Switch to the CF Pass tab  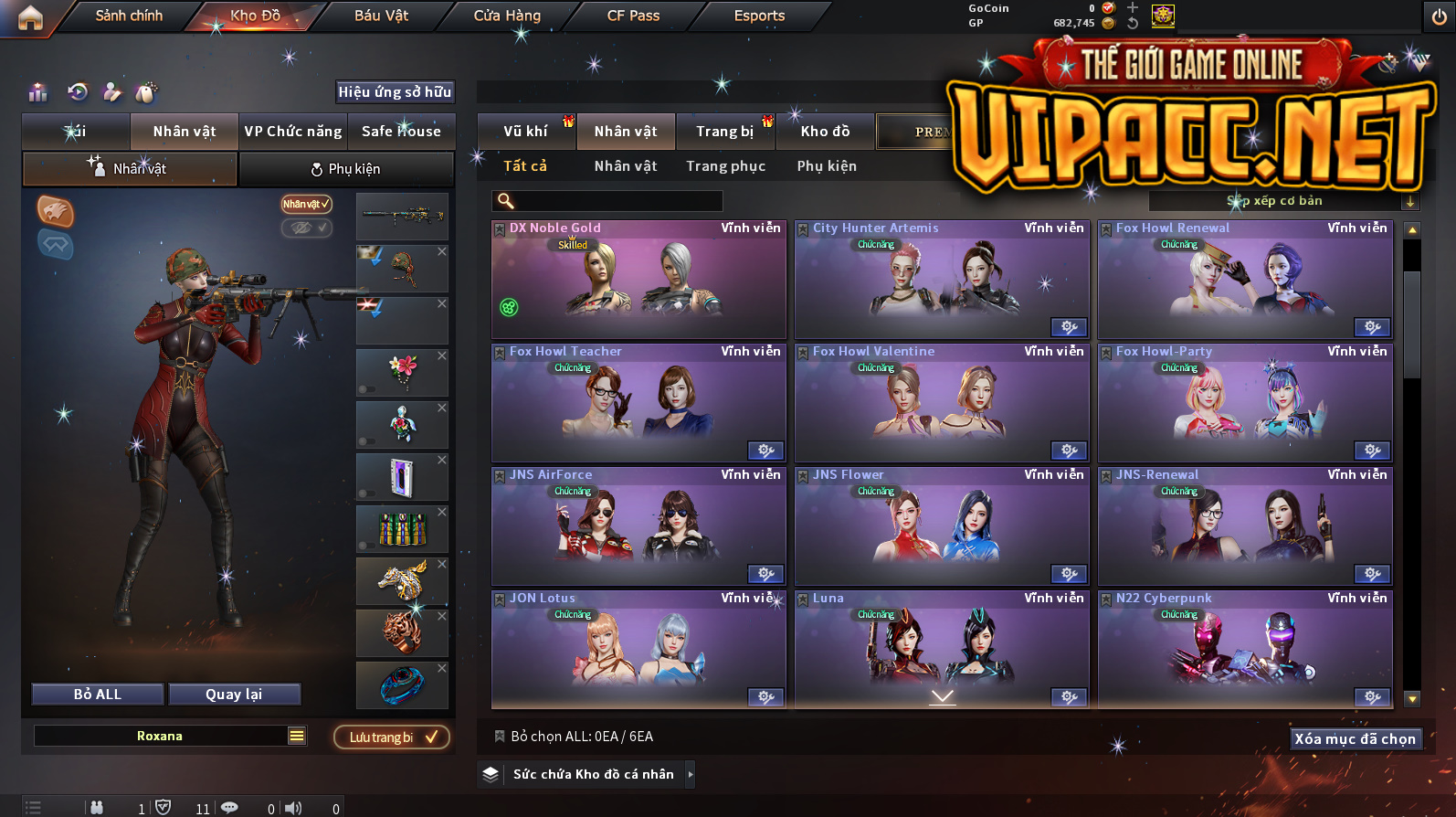(x=633, y=16)
